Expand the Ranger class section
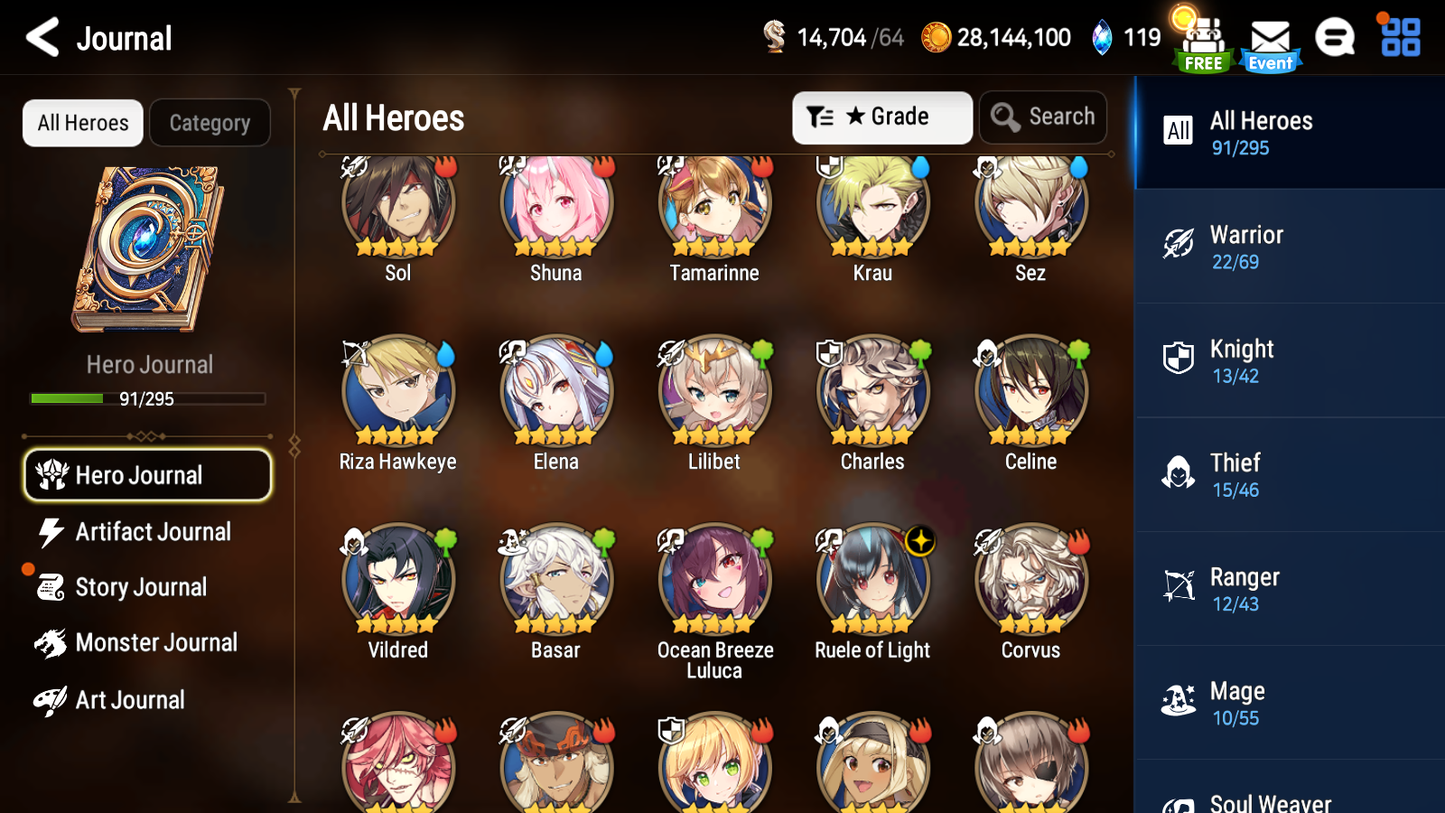The height and width of the screenshot is (813, 1445). [x=1179, y=587]
